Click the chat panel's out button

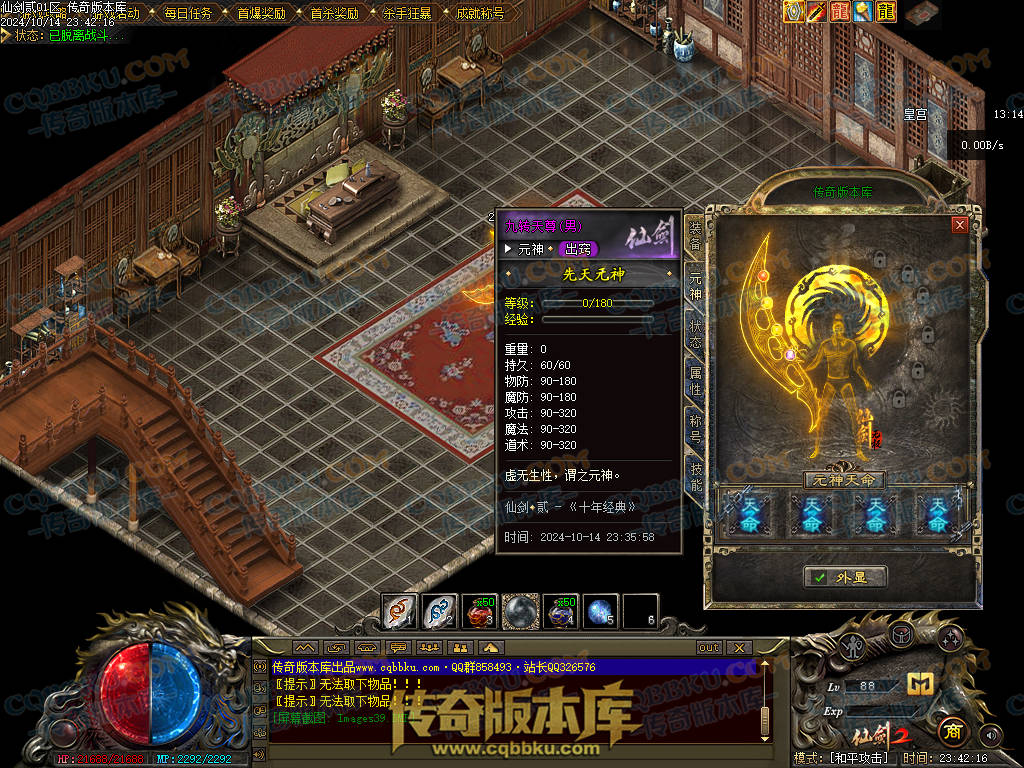pyautogui.click(x=709, y=648)
